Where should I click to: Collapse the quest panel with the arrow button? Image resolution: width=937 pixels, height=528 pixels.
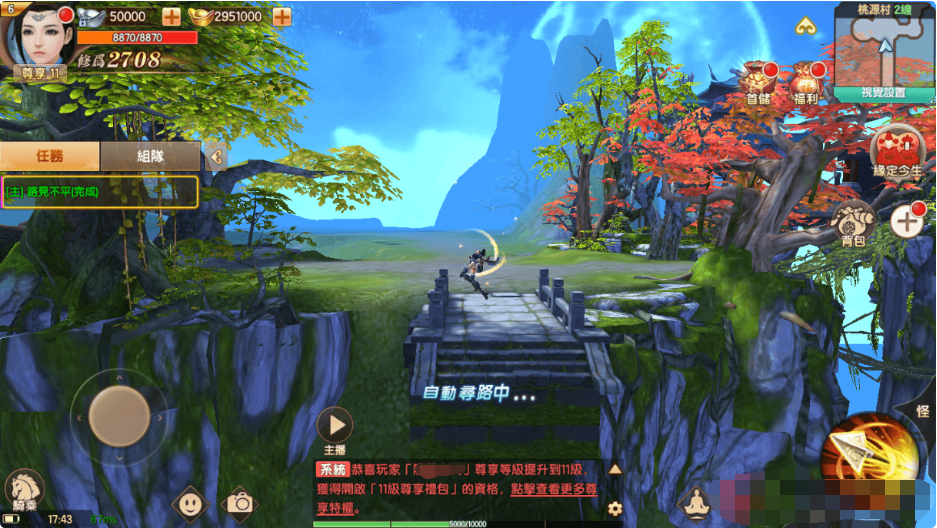pos(216,156)
